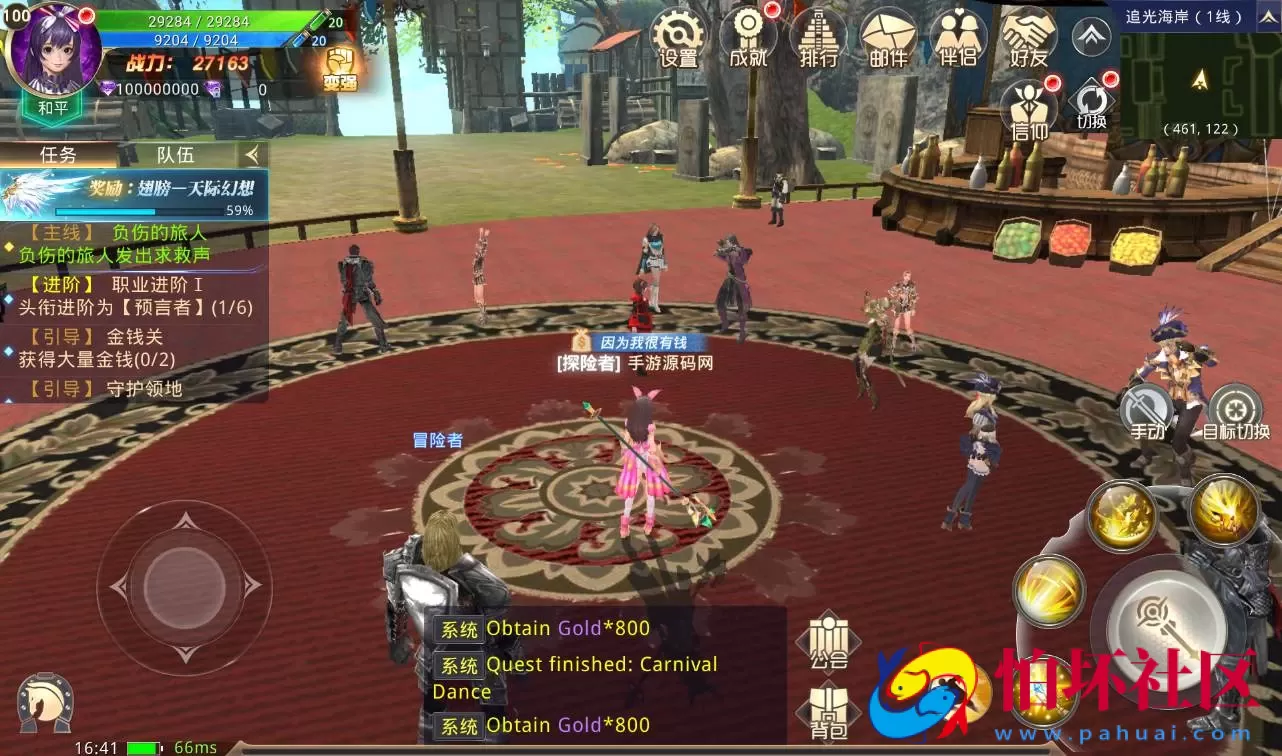Open the 排行 rankings leaderboard
Image resolution: width=1282 pixels, height=756 pixels.
click(817, 38)
